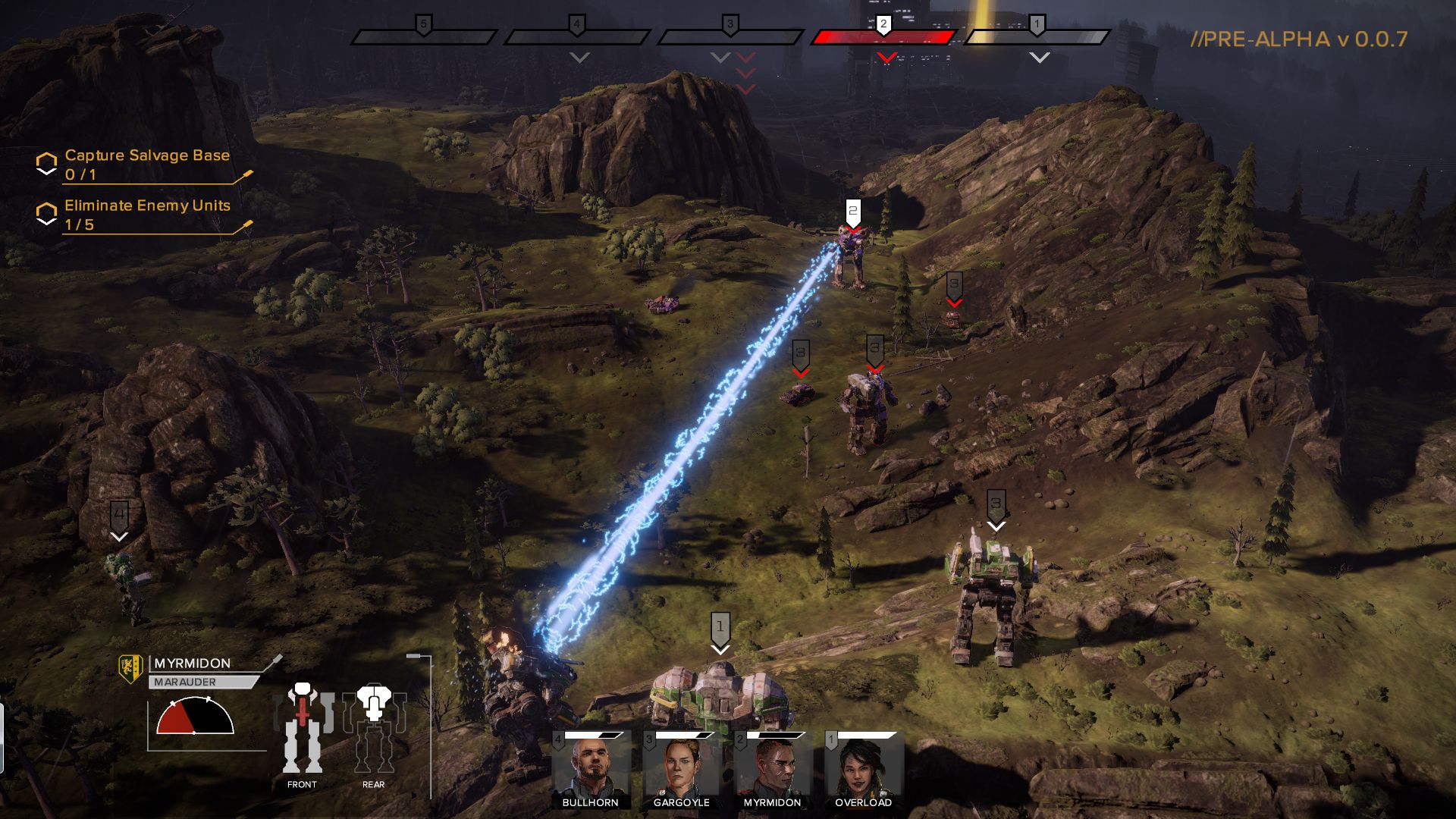Select the 3 marker above the green mech on the right
The image size is (1456, 819).
[x=995, y=502]
